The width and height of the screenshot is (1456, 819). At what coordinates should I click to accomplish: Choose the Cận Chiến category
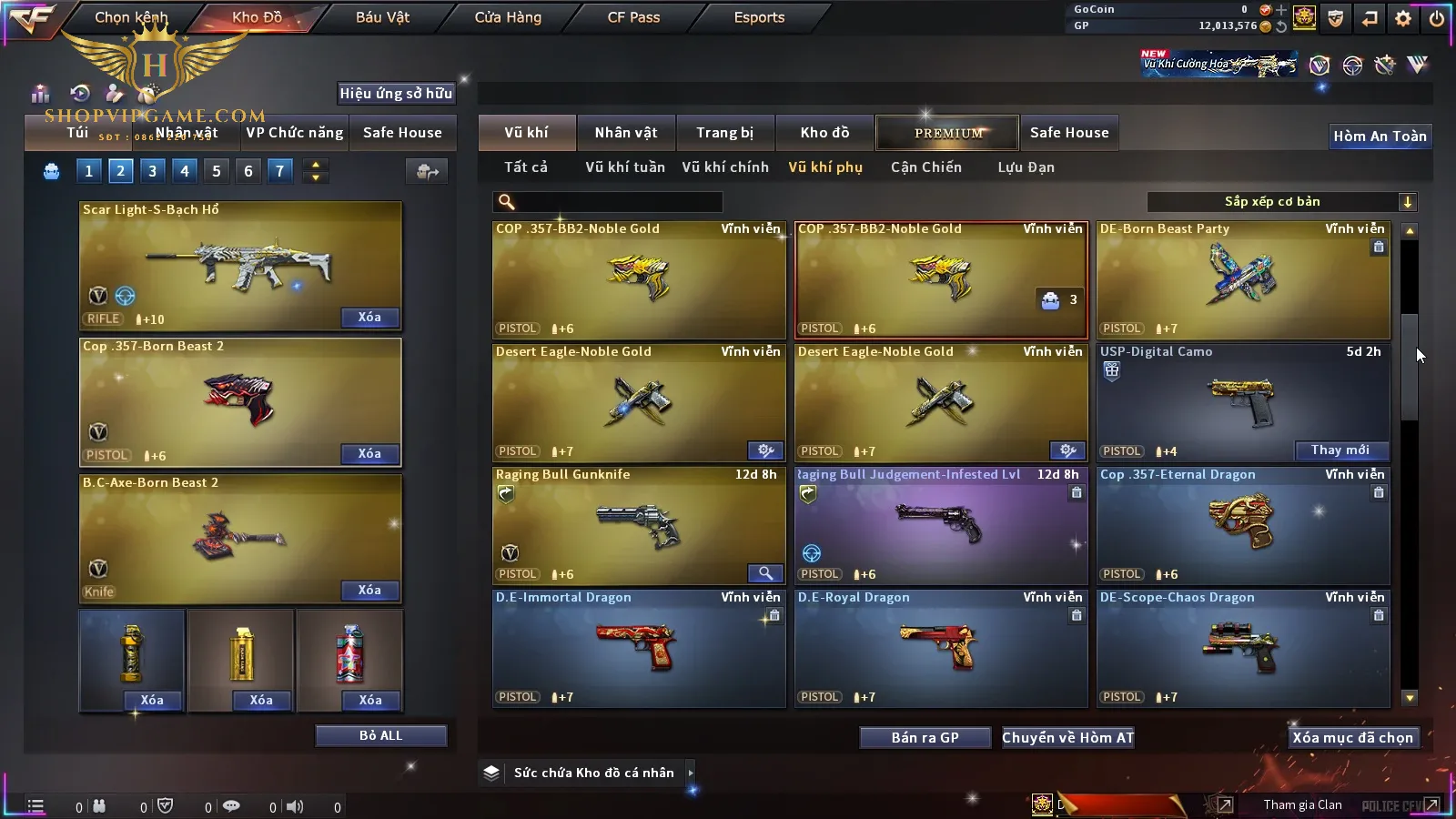point(925,167)
